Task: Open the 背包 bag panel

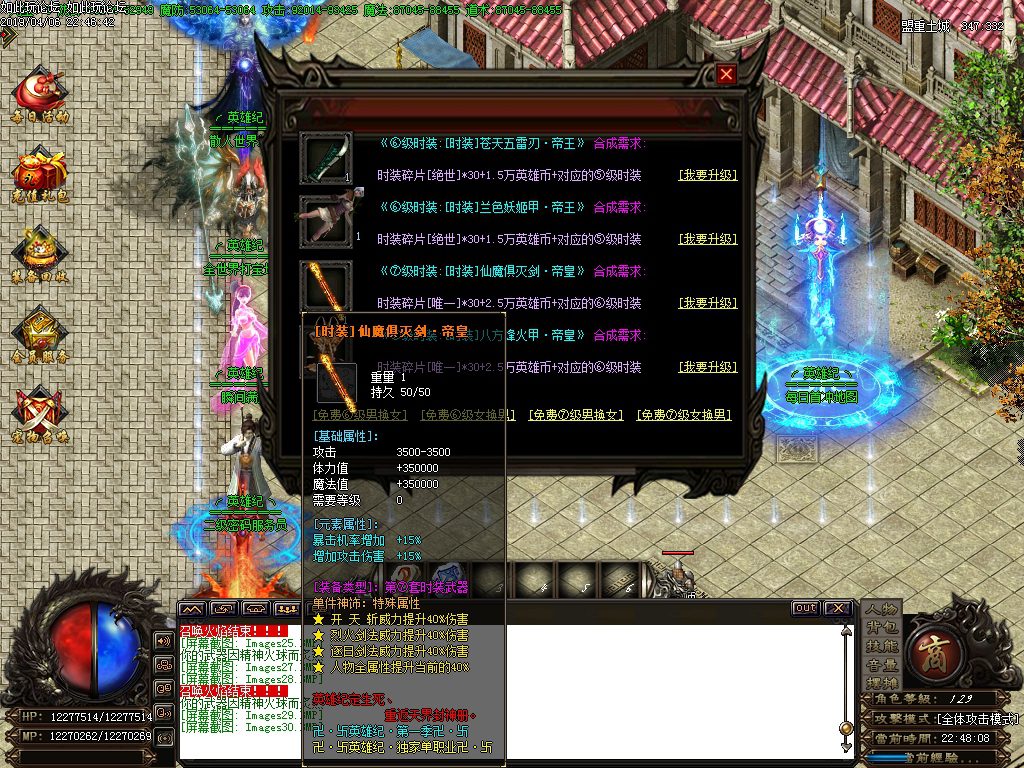Action: 881,628
